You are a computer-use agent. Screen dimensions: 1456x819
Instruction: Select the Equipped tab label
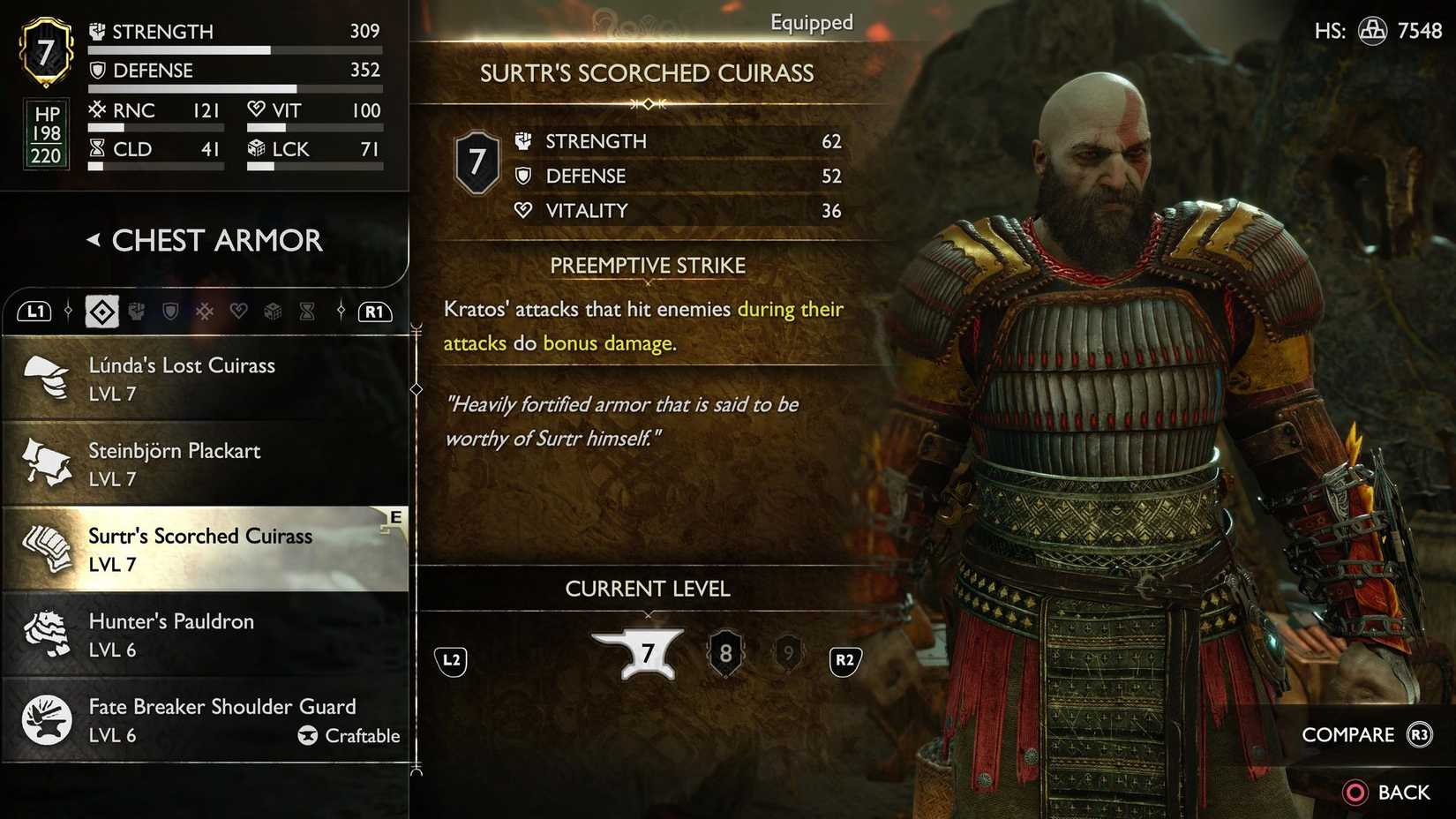pos(811,23)
